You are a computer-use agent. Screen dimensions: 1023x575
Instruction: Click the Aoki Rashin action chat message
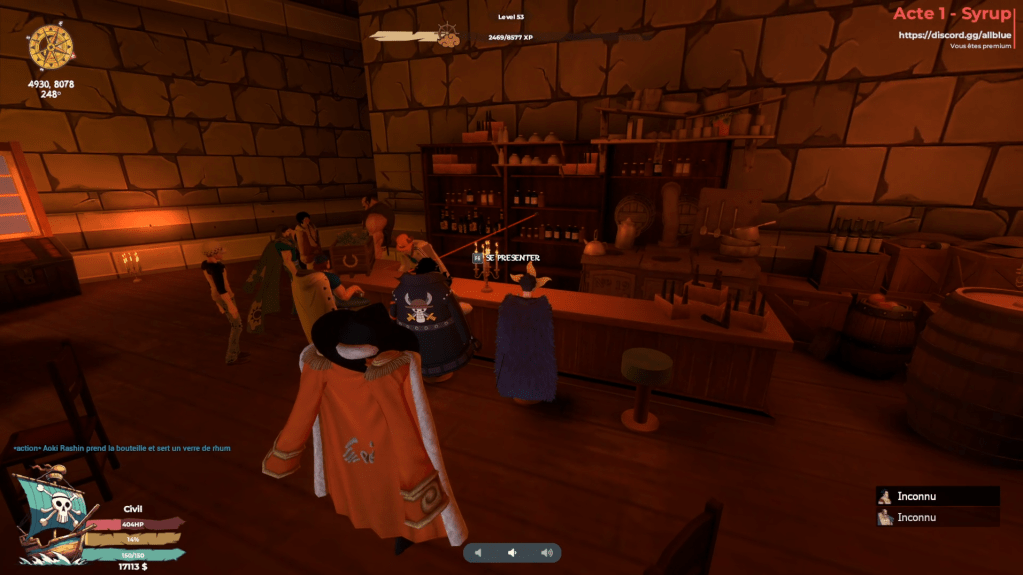[122, 448]
